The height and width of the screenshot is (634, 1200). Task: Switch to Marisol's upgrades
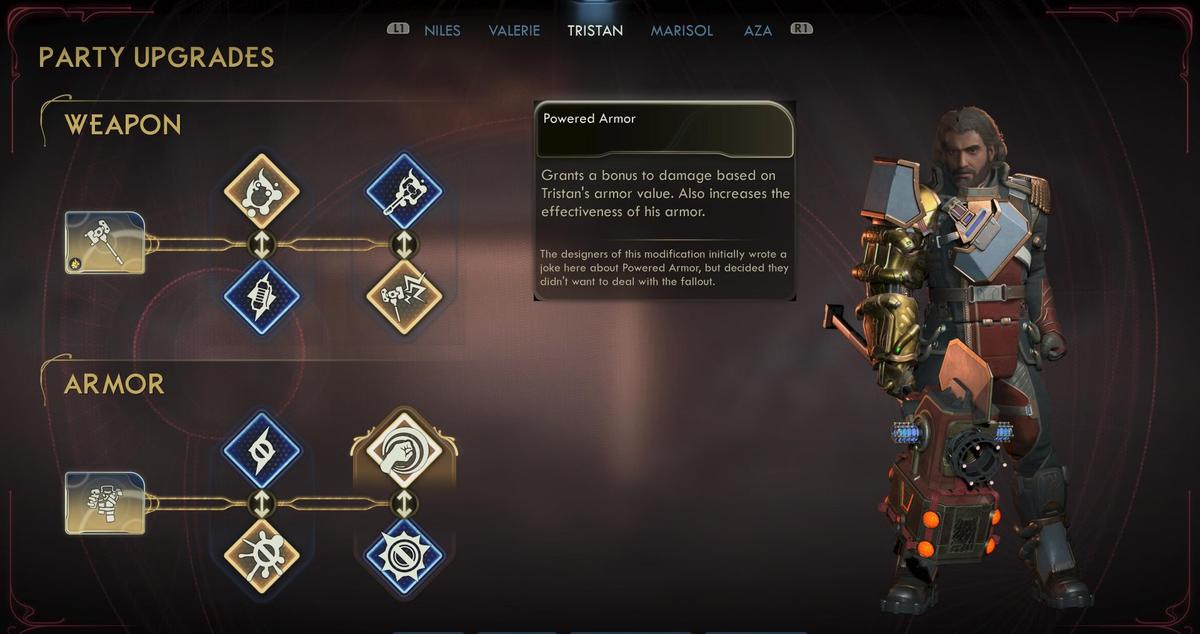coord(682,30)
